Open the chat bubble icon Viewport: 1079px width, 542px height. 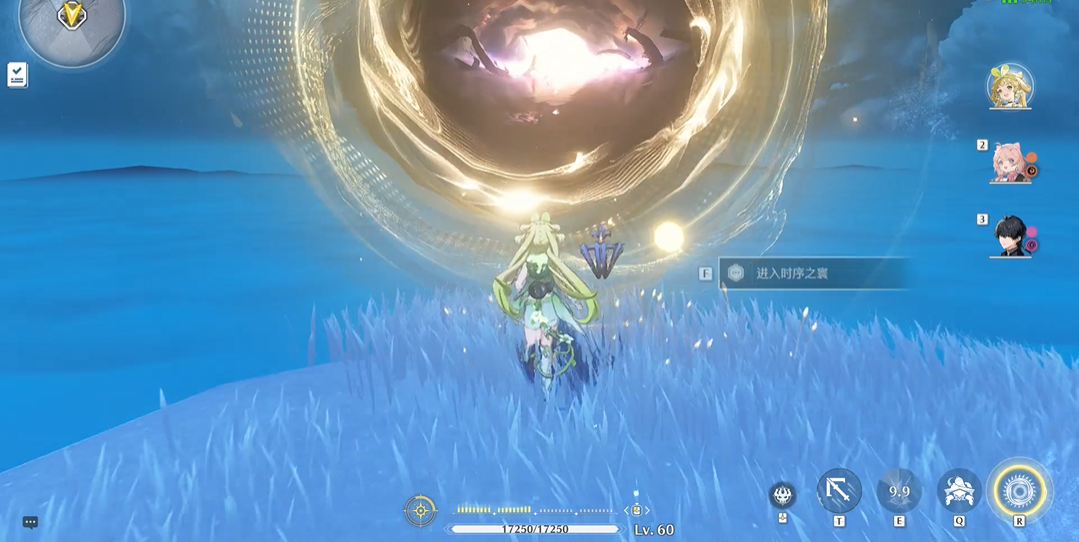click(30, 522)
